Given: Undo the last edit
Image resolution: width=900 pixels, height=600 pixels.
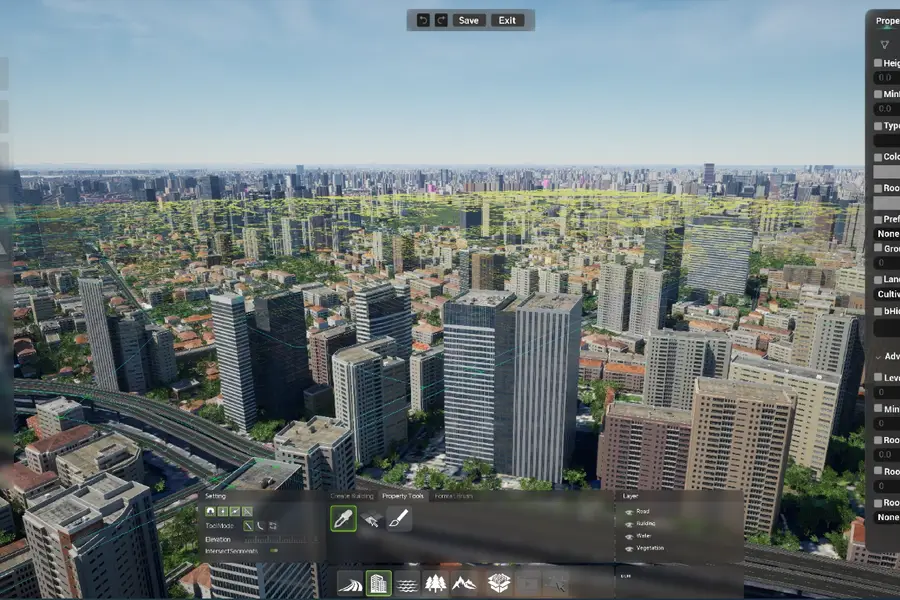Looking at the screenshot, I should point(424,20).
